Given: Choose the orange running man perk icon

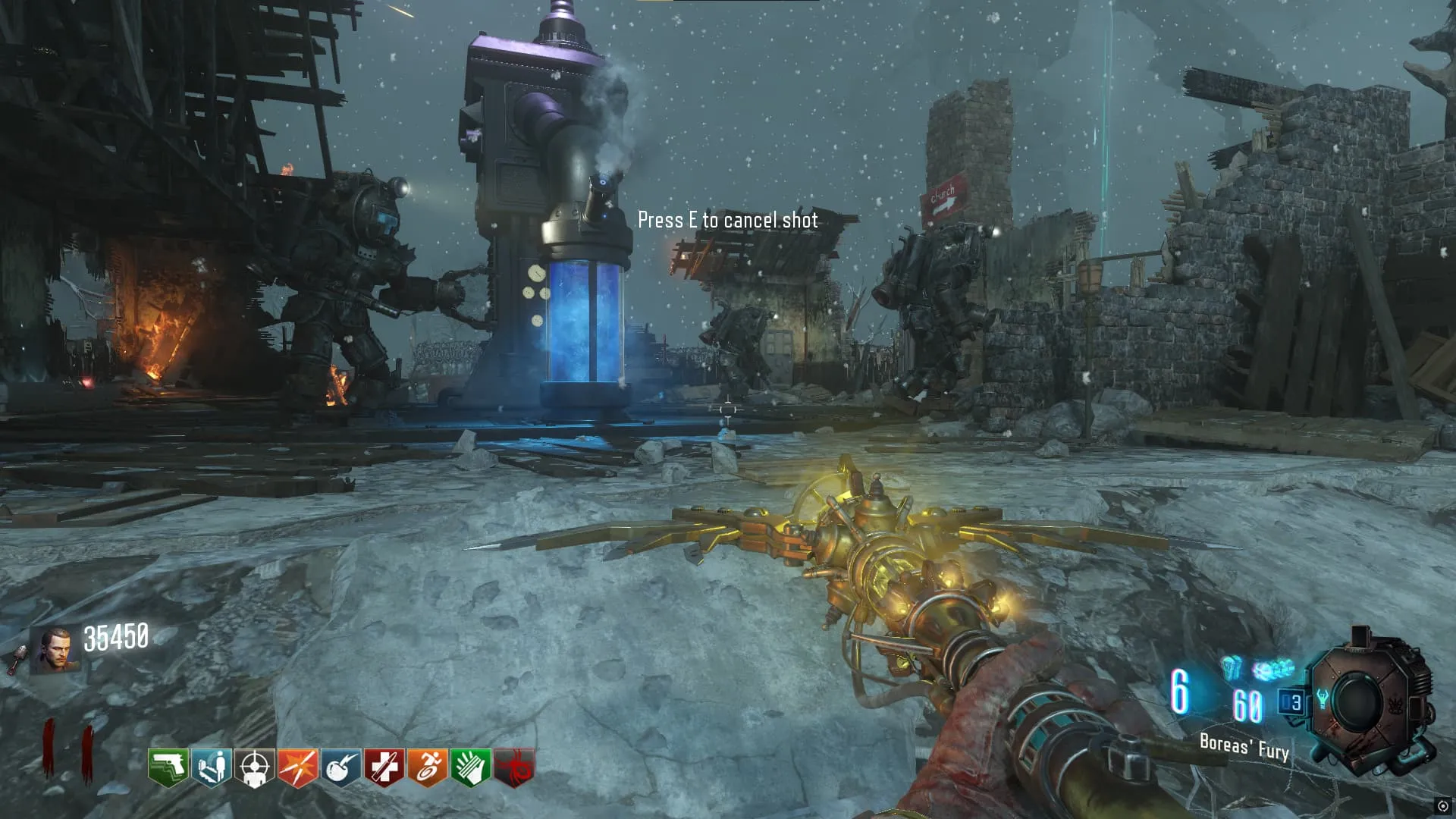Looking at the screenshot, I should click(x=428, y=767).
